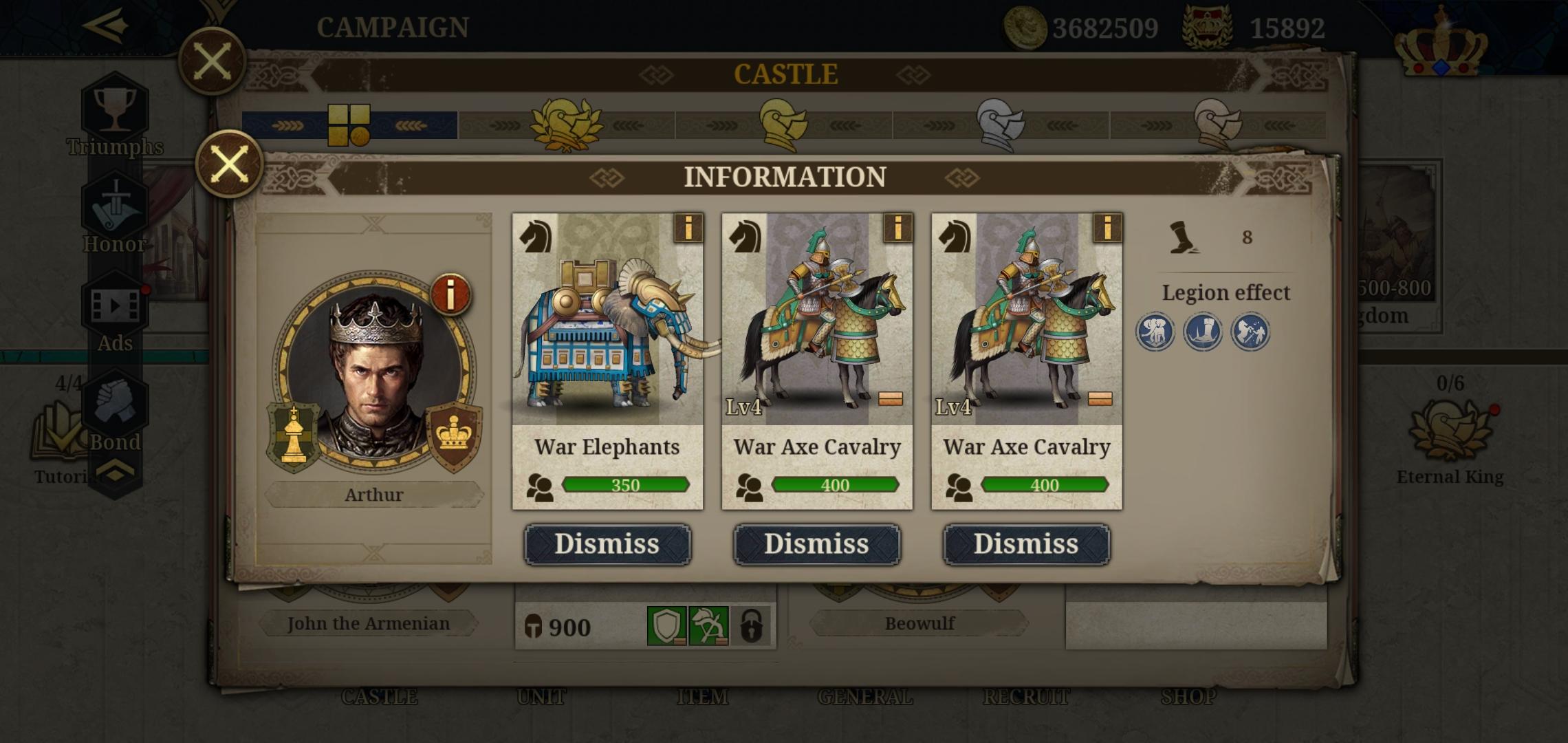Open info on the first War Axe Cavalry
The height and width of the screenshot is (743, 1568).
point(896,229)
